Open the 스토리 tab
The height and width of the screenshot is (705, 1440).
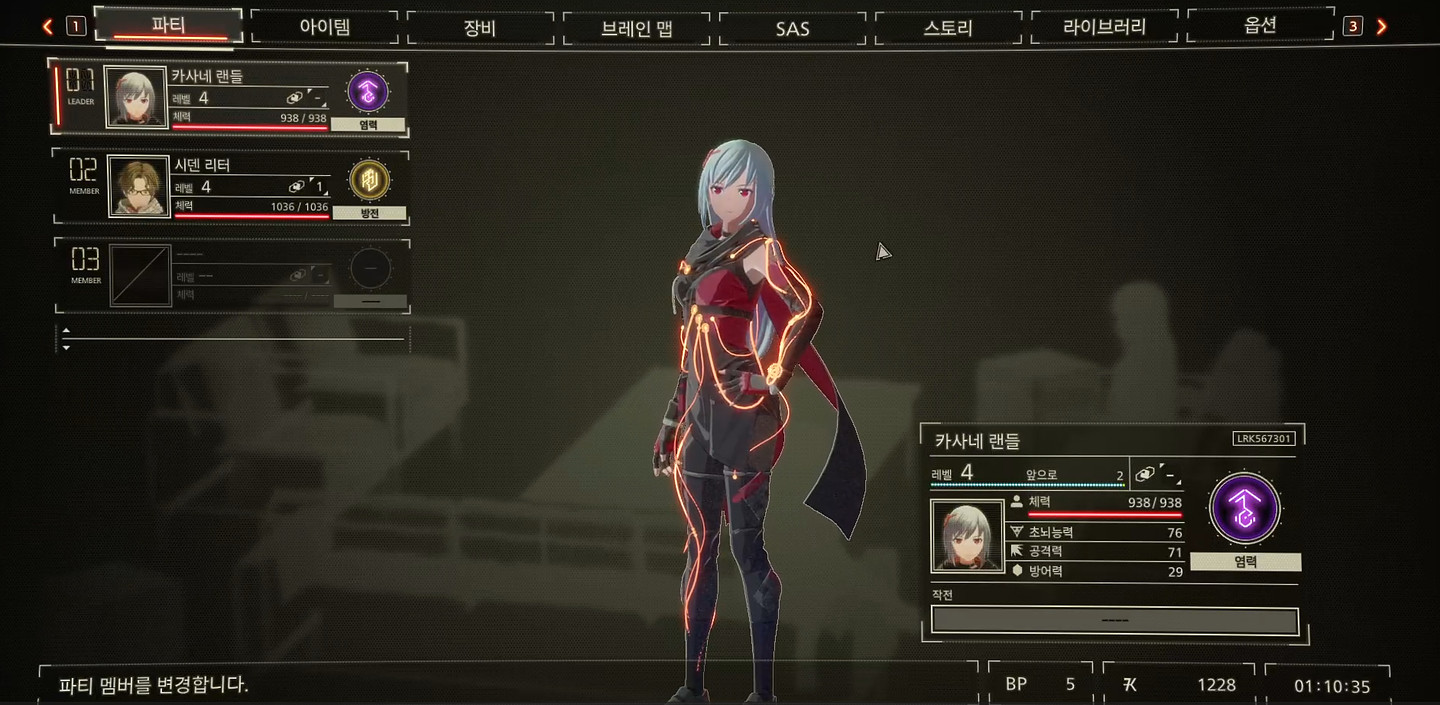pos(948,27)
